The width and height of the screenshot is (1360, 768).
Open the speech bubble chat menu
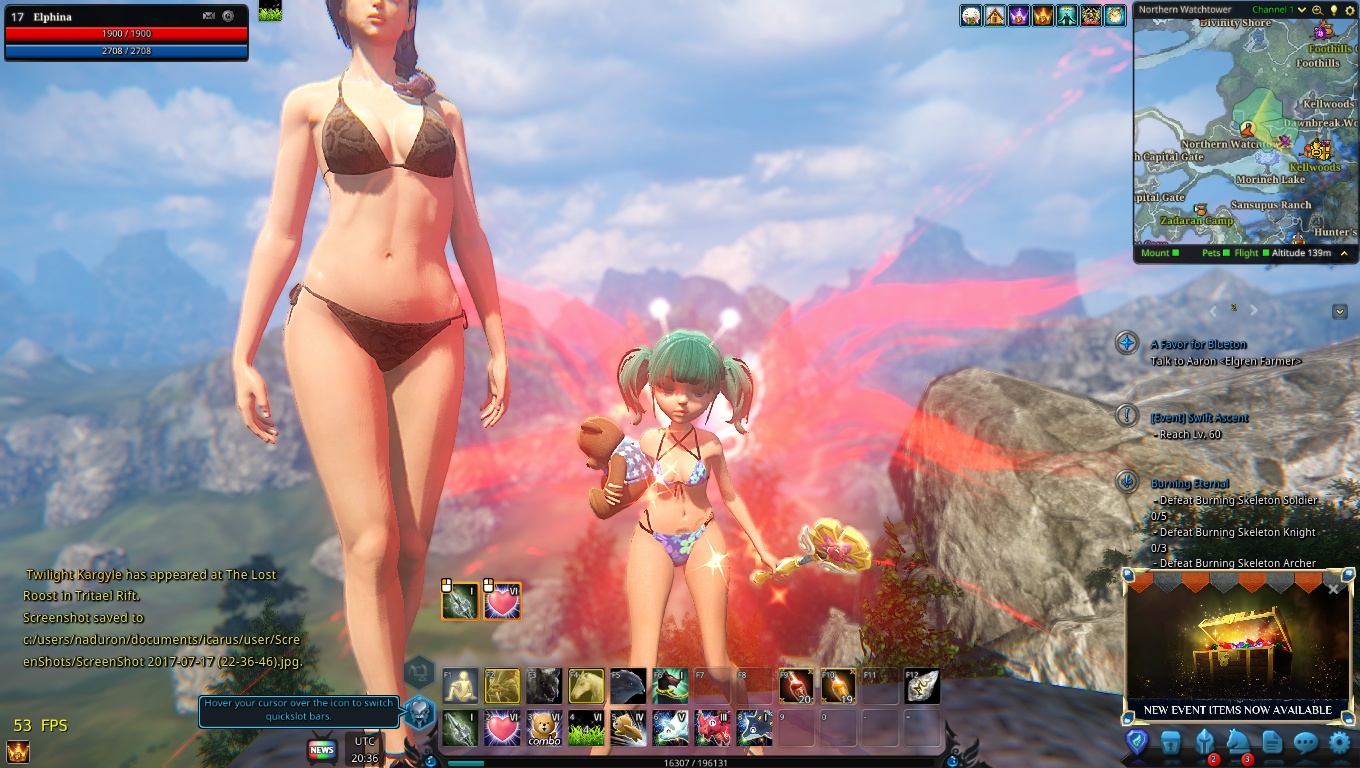pyautogui.click(x=1305, y=742)
